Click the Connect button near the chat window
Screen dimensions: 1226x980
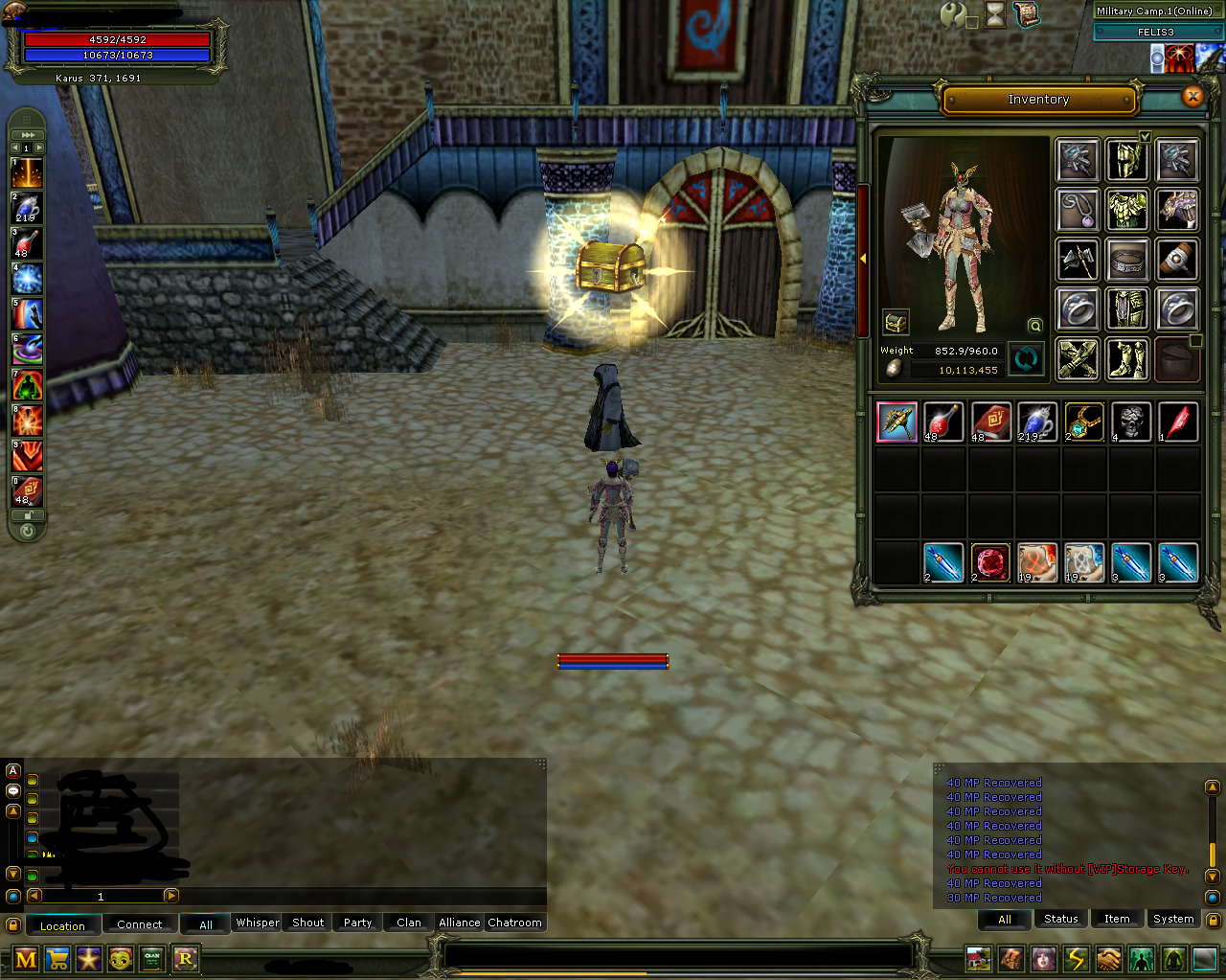[140, 924]
